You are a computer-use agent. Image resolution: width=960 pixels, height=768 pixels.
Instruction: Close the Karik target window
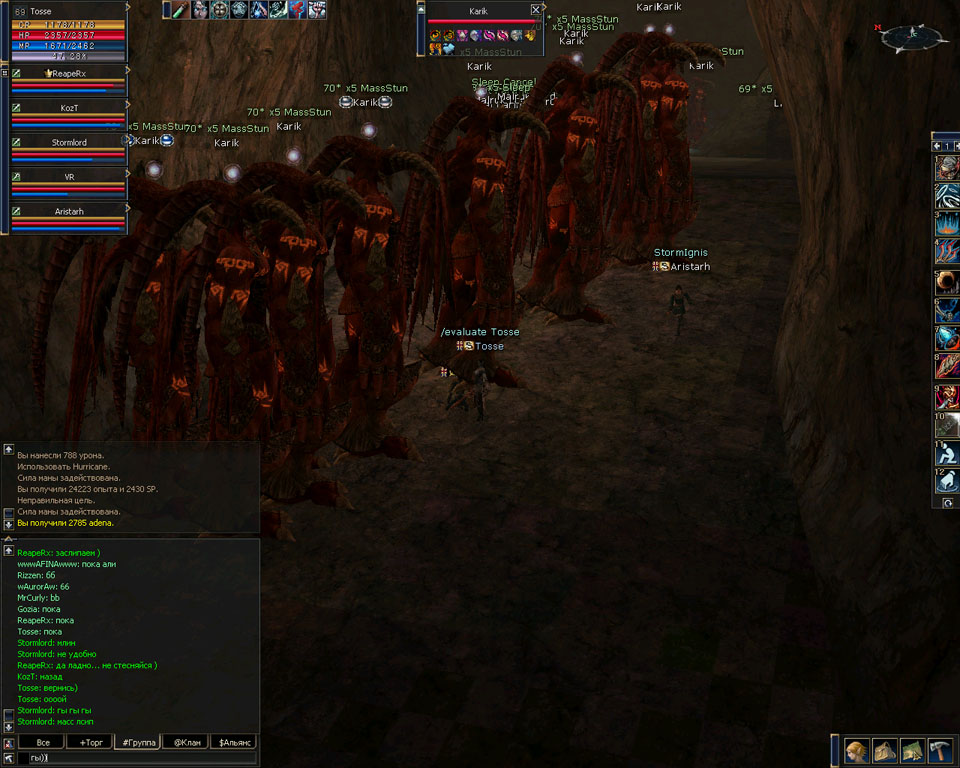[536, 9]
